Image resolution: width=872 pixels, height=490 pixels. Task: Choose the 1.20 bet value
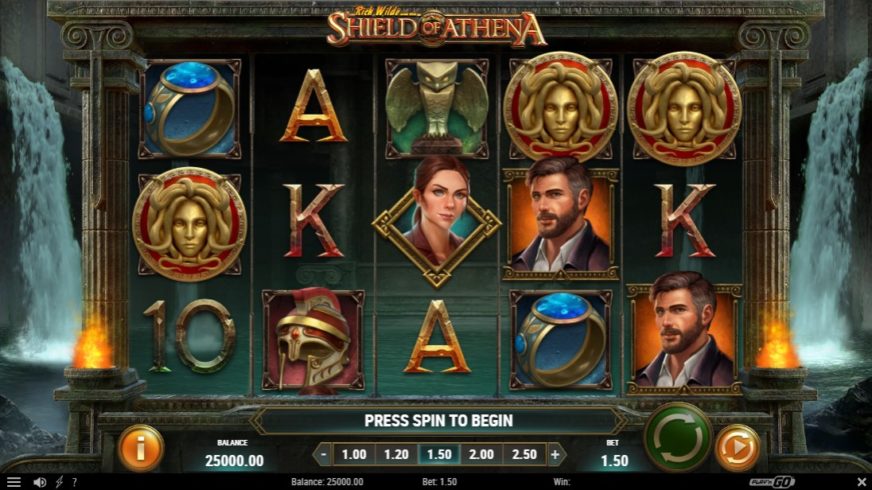(397, 454)
